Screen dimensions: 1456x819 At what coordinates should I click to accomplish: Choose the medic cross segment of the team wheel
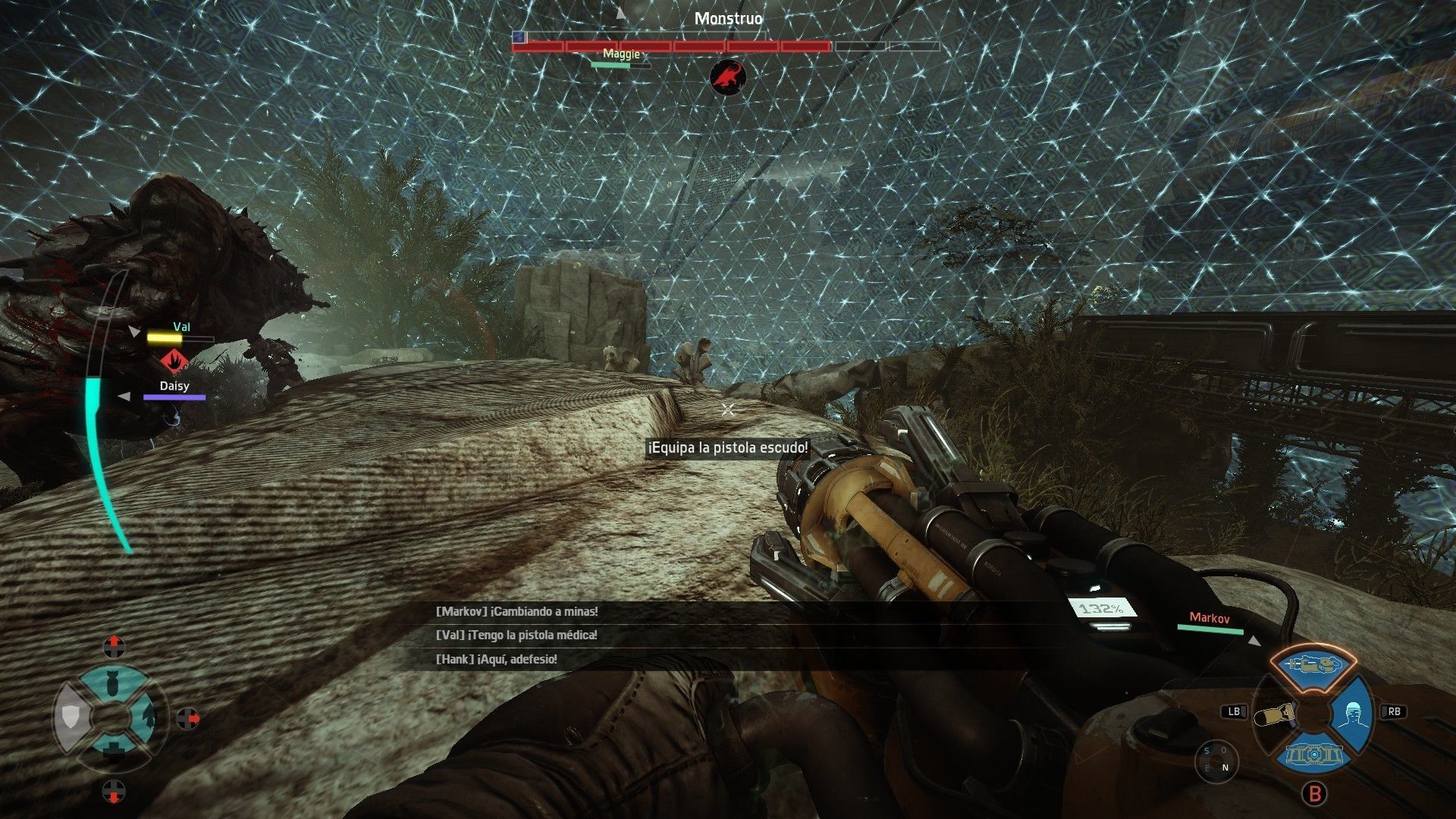pos(113,749)
